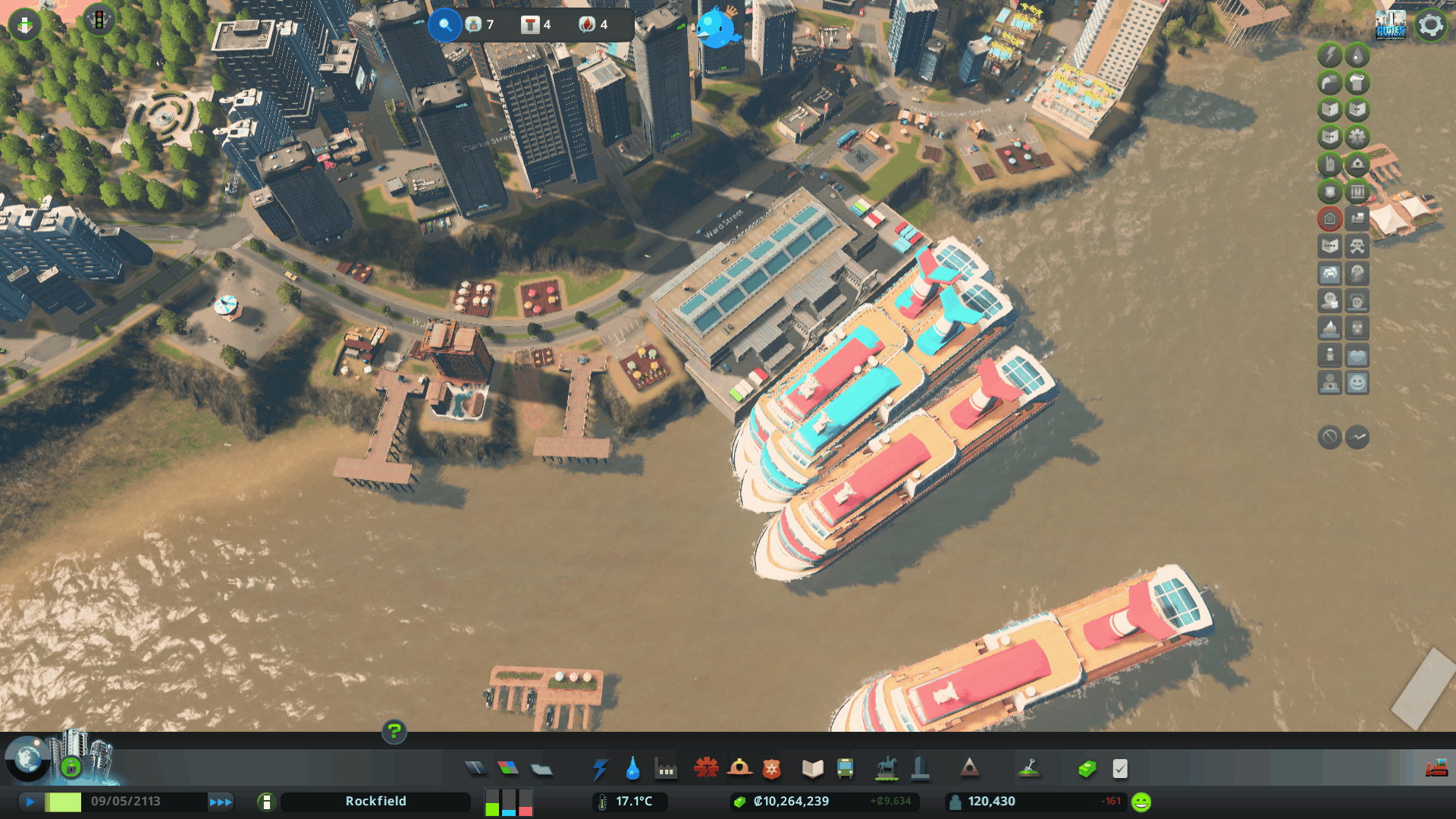Viewport: 1456px width, 819px height.
Task: Change simulation speed with triple arrows
Action: click(221, 802)
